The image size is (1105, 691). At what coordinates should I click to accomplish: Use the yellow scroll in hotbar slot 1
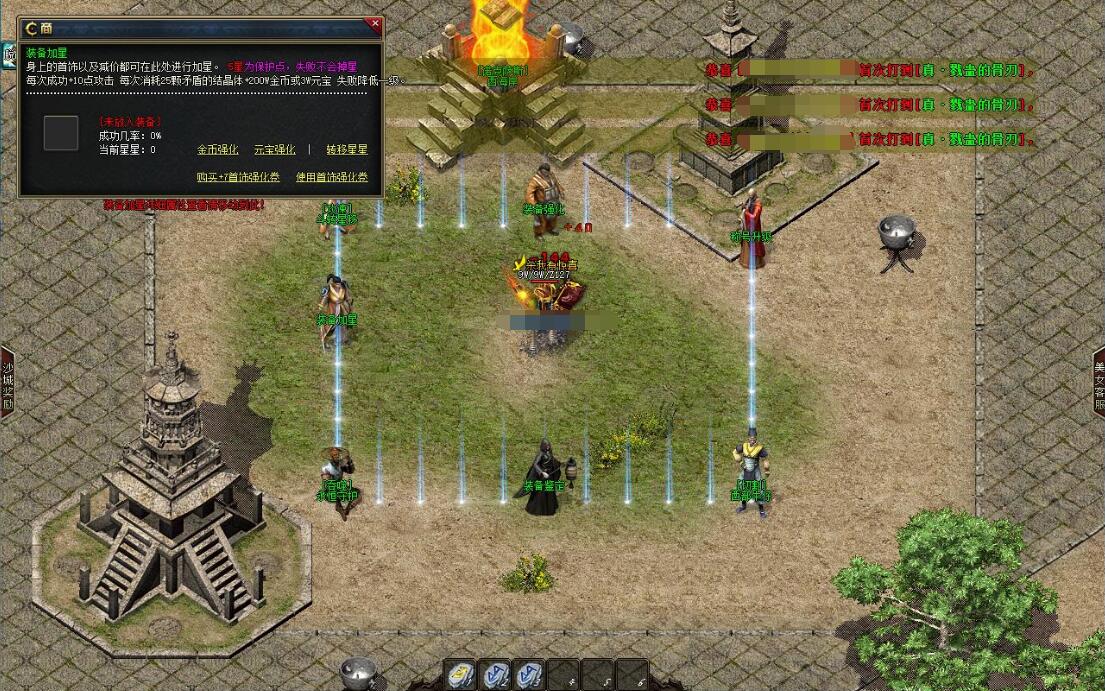click(x=461, y=675)
